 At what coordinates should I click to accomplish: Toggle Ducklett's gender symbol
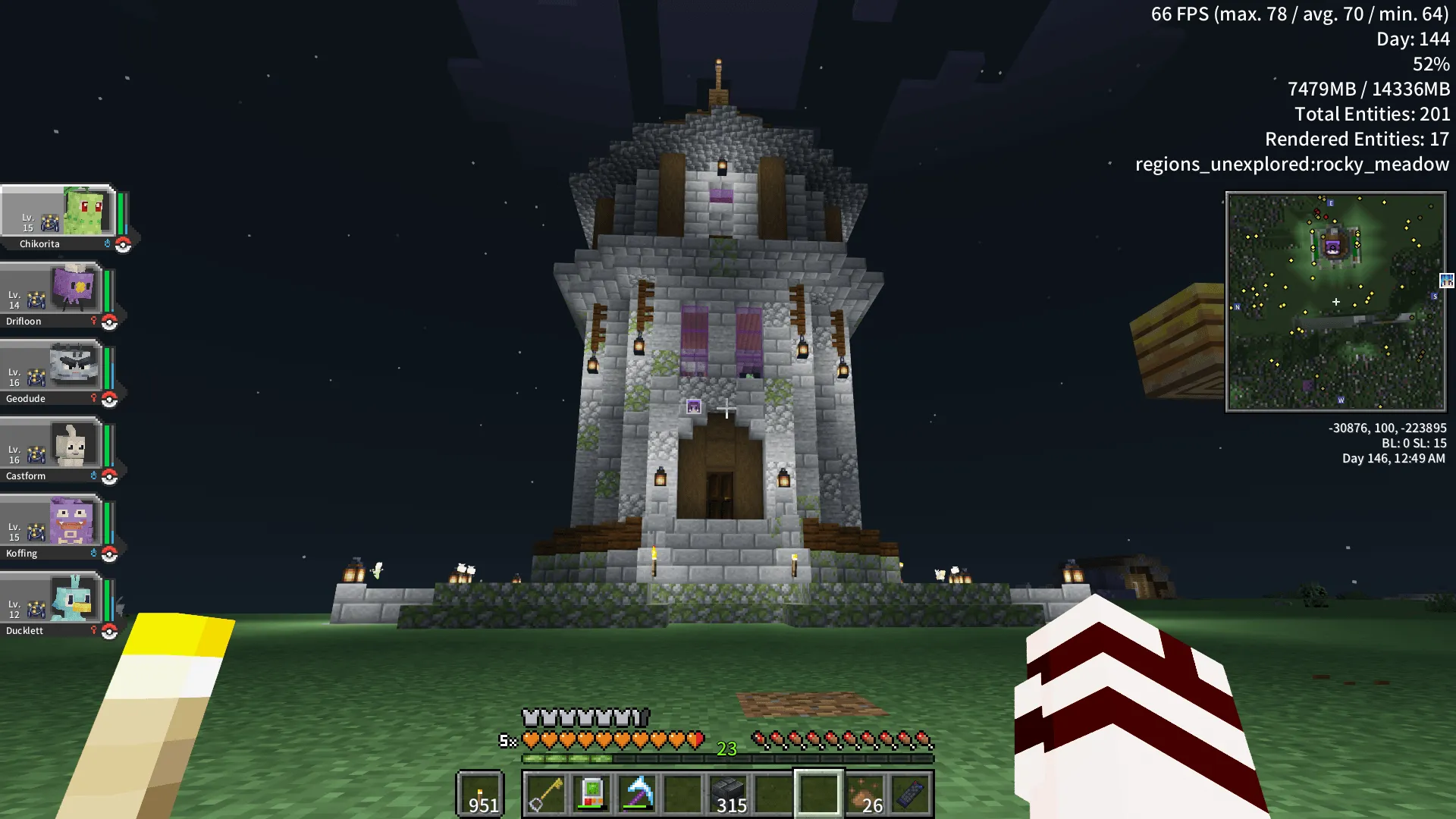93,630
